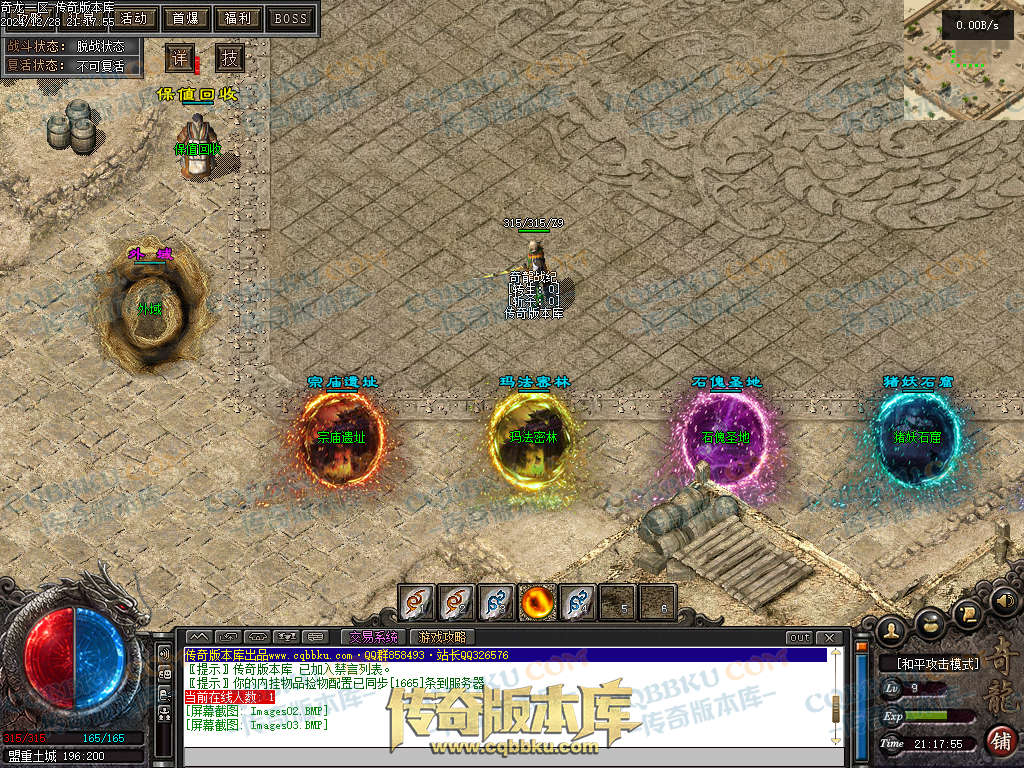Close the chat panel with X
This screenshot has width=1024, height=768.
tap(828, 637)
